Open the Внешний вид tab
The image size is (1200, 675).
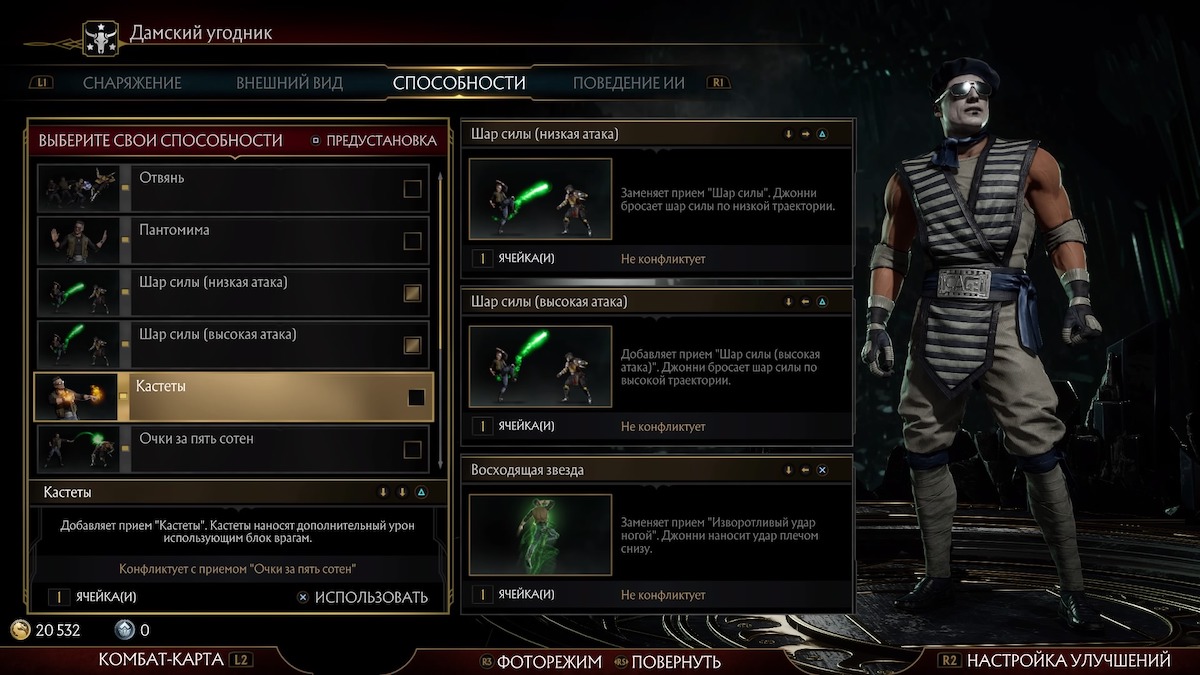tap(289, 83)
